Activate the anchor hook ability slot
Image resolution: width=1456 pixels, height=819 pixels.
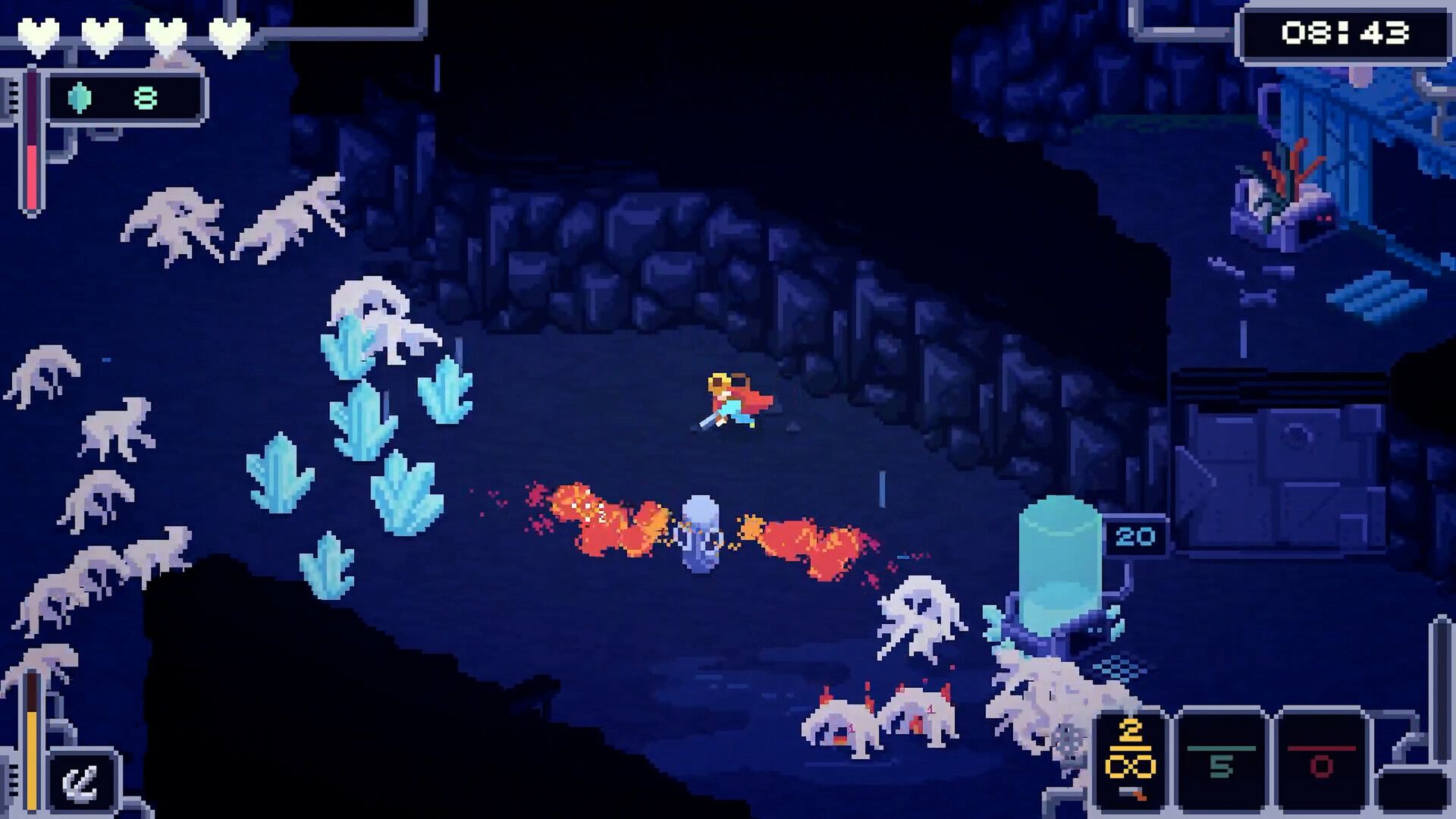(x=80, y=783)
